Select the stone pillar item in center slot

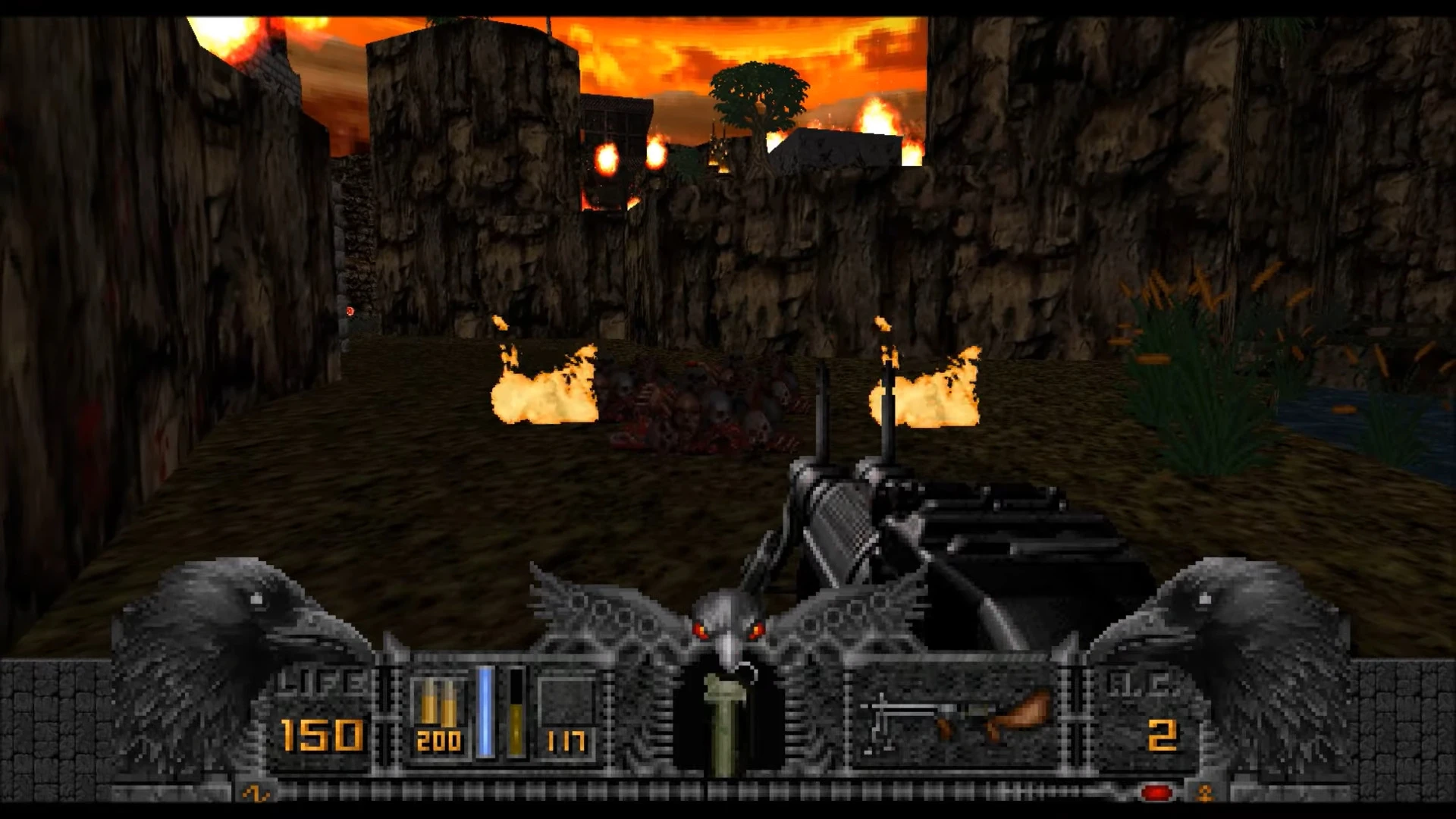click(x=723, y=723)
